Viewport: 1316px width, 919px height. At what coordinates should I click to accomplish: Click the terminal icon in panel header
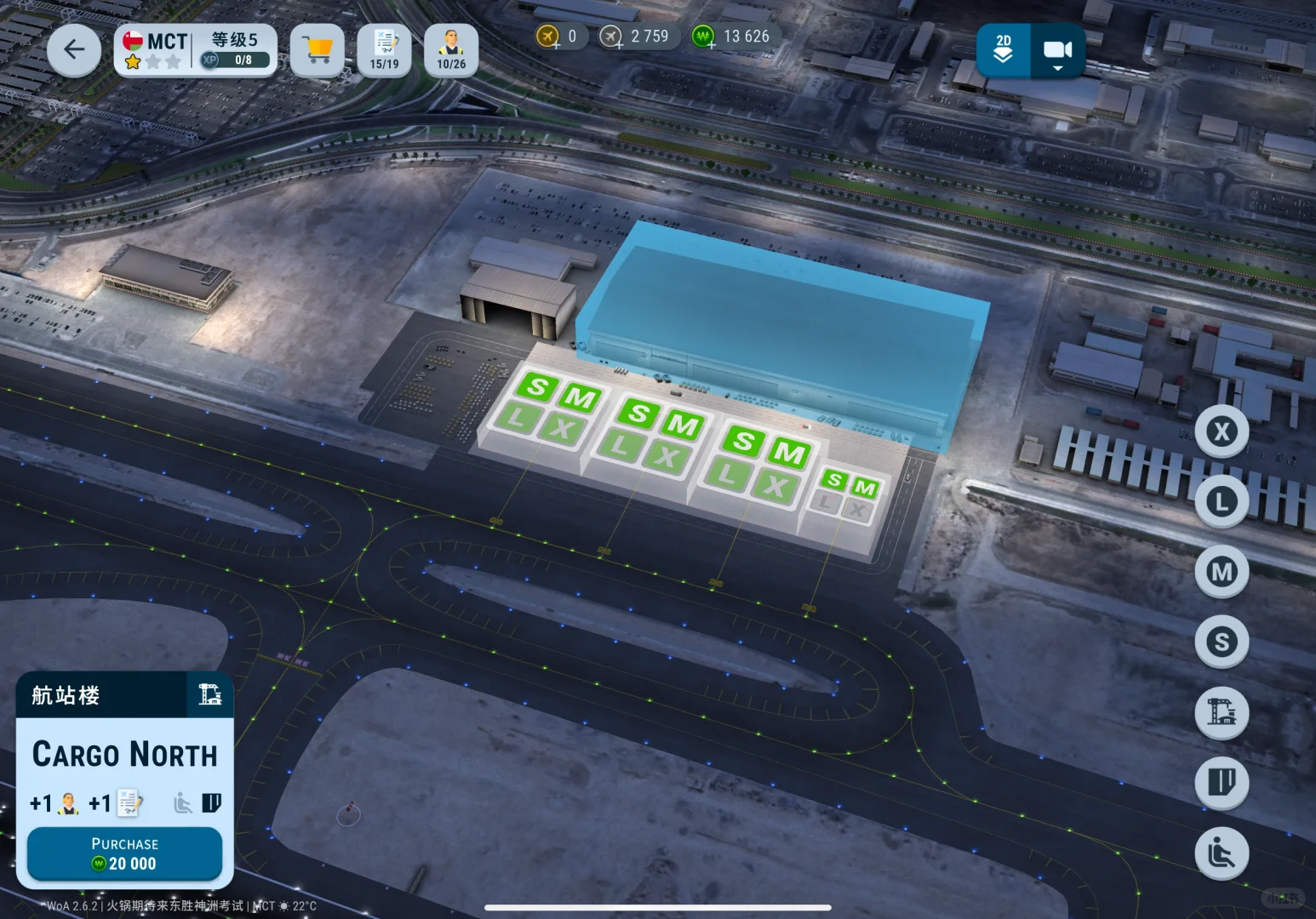[x=209, y=694]
